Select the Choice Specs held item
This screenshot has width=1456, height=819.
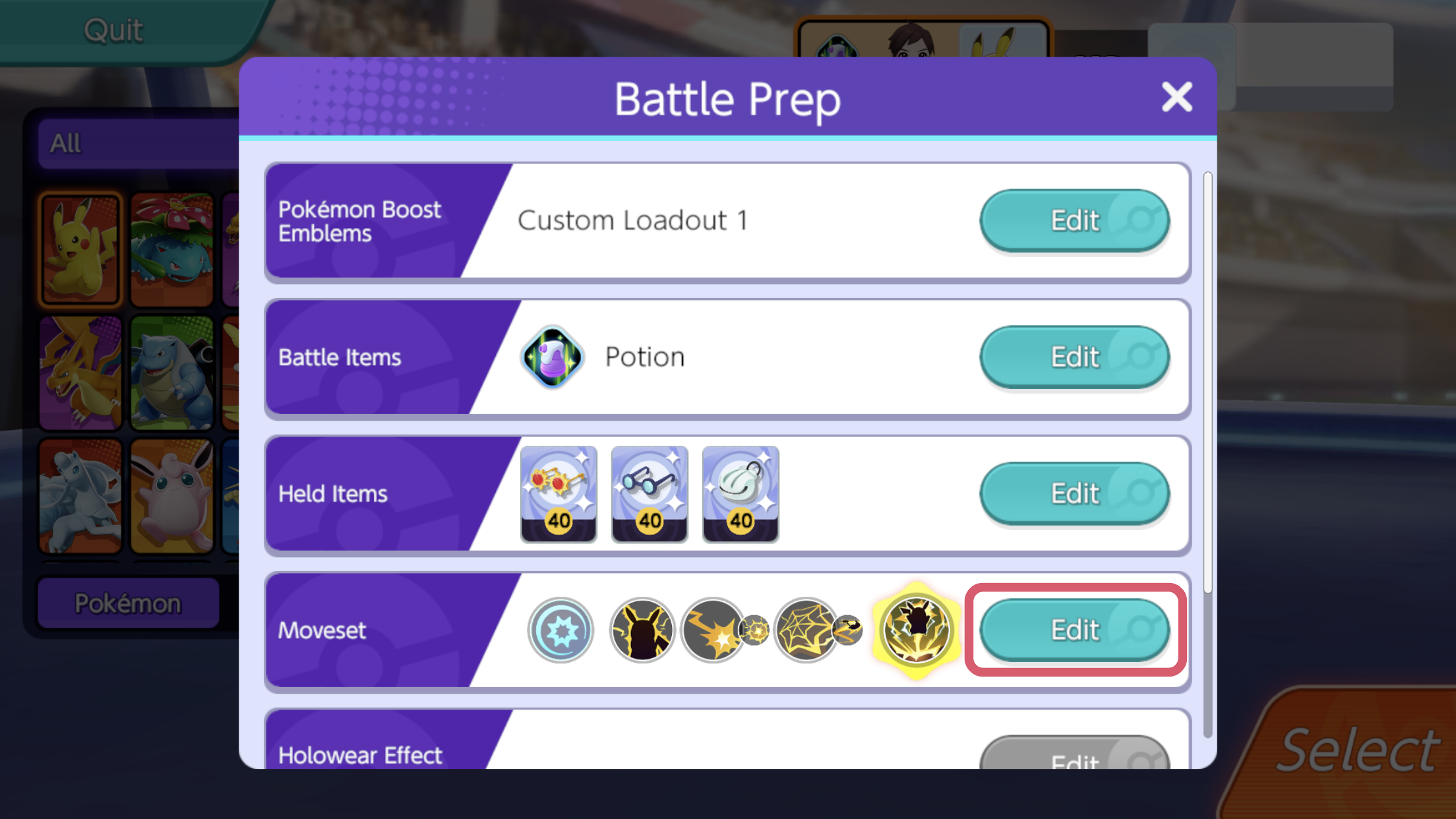559,493
